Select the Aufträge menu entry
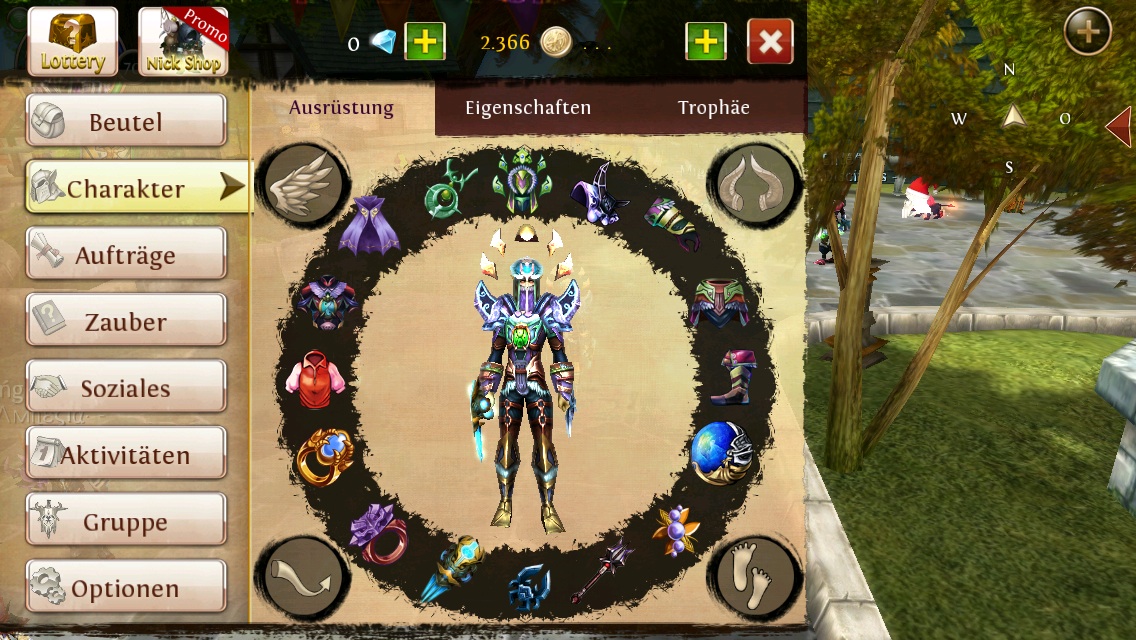Screen dimensions: 1136x640 (126, 255)
